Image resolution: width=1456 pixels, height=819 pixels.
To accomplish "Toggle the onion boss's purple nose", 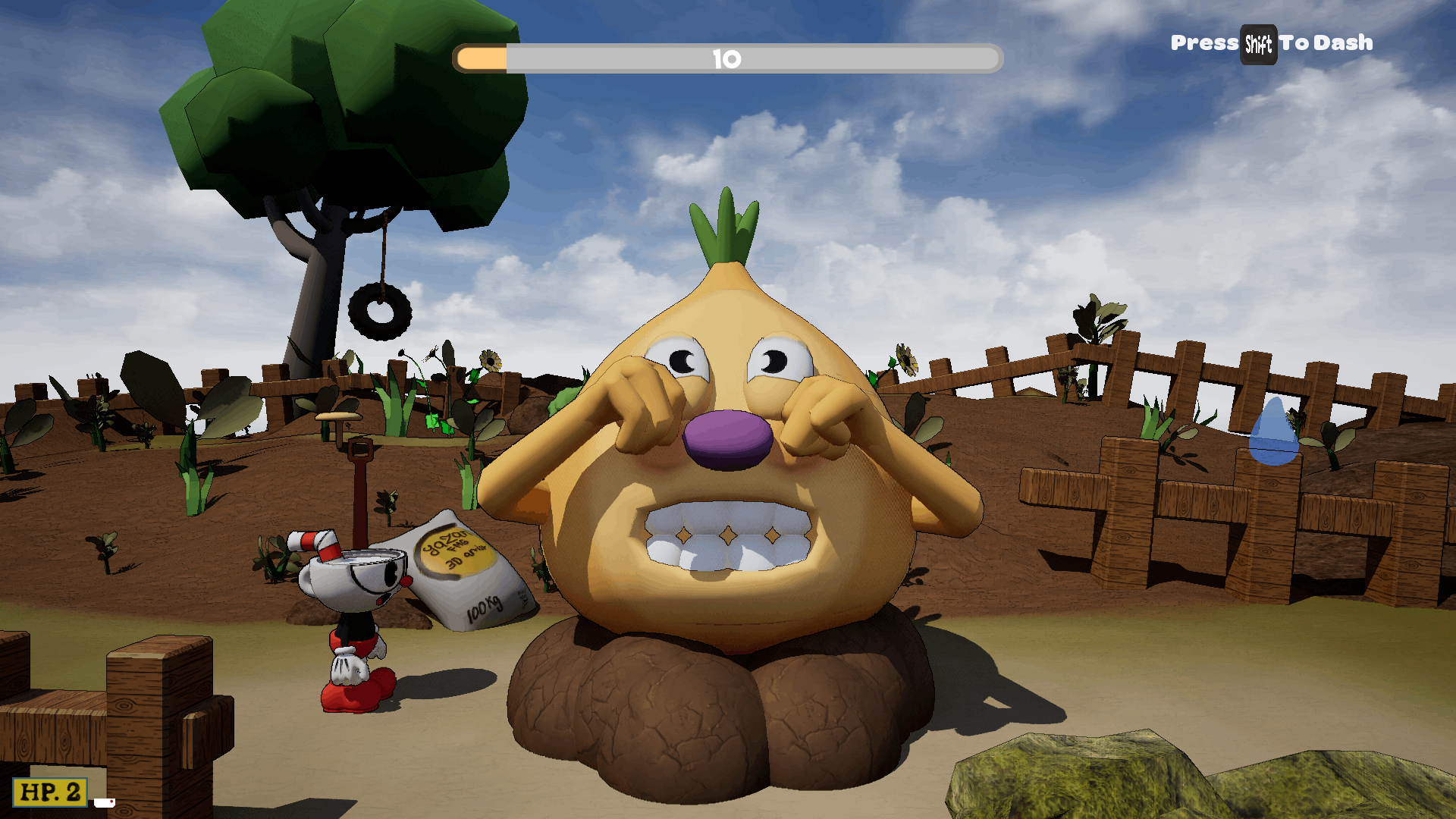I will click(726, 441).
